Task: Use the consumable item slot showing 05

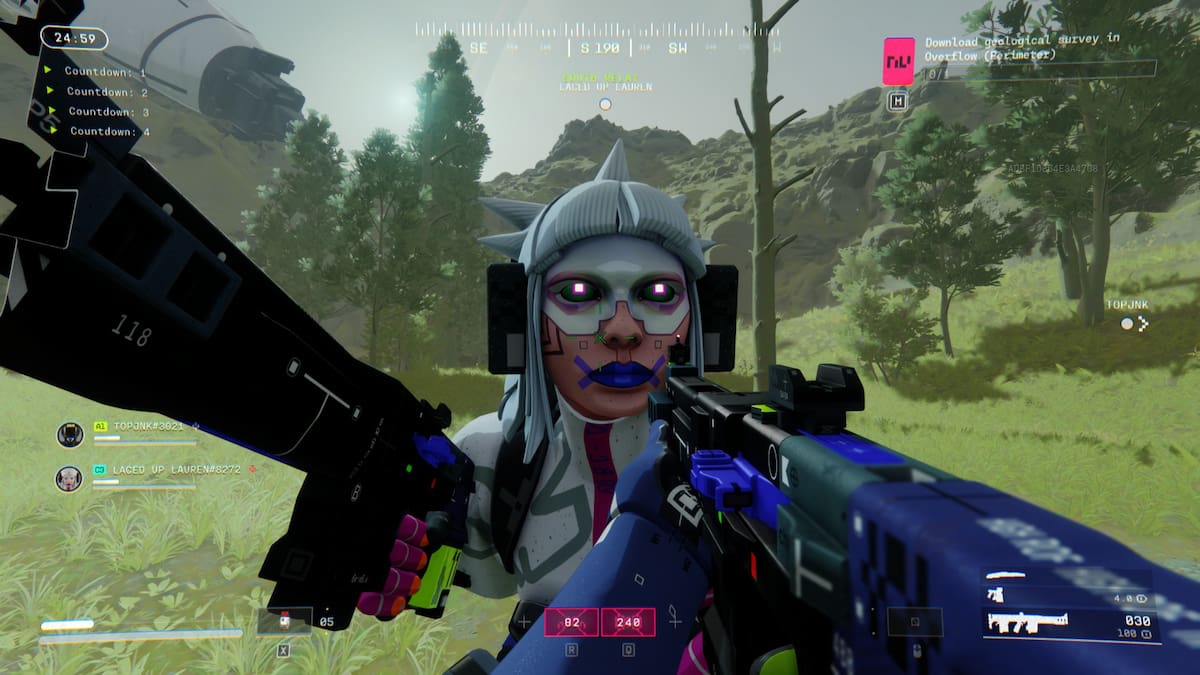Action: 284,621
